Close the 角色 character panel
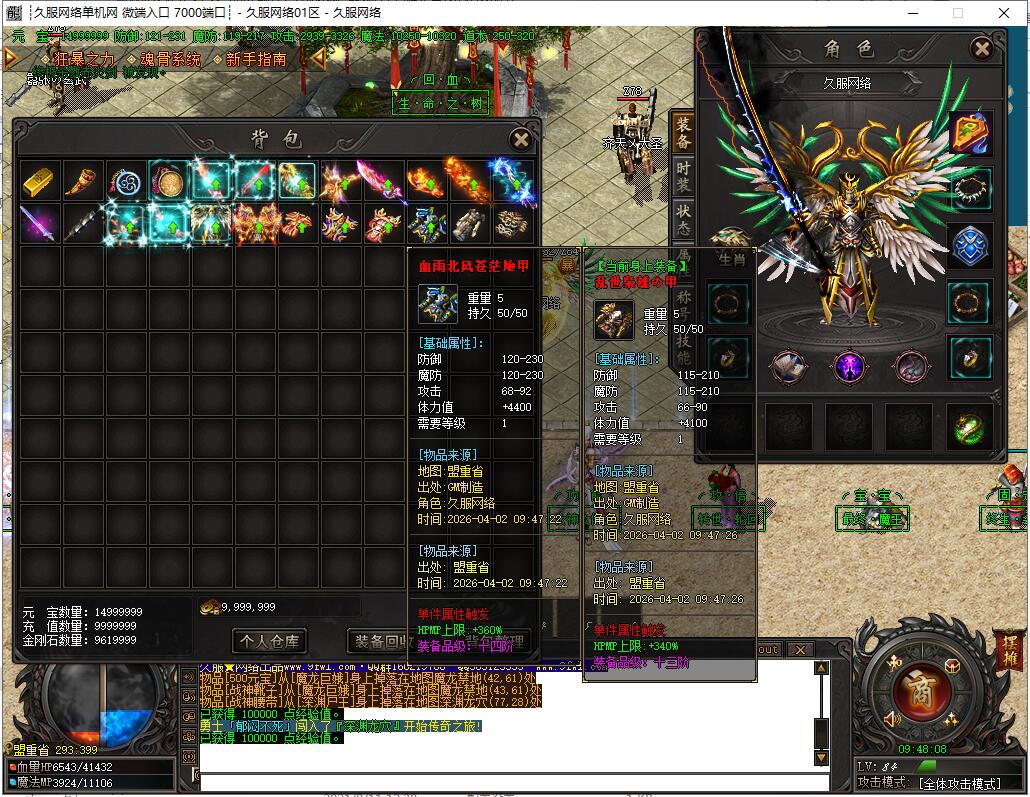The width and height of the screenshot is (1030, 797). [x=982, y=48]
